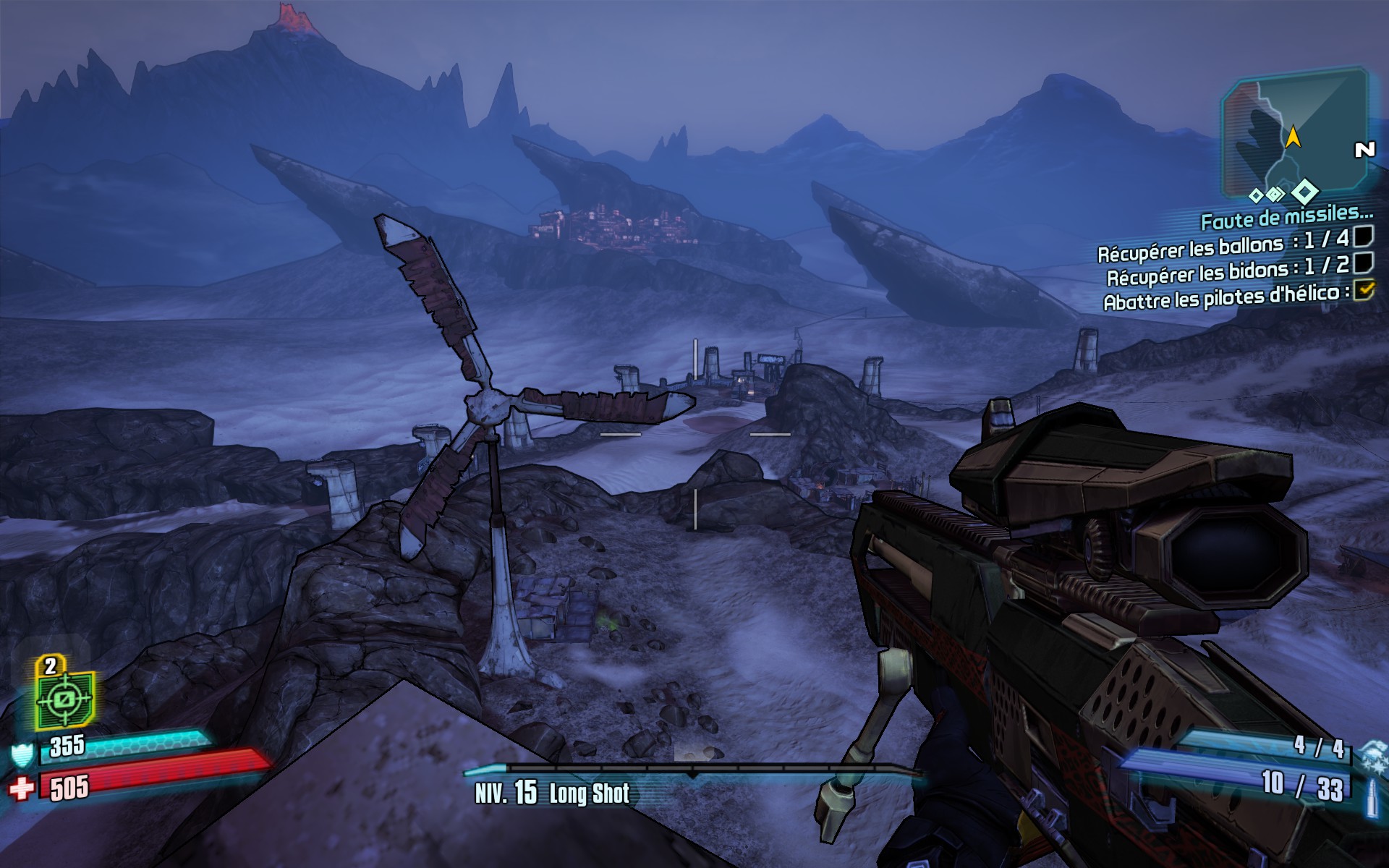The height and width of the screenshot is (868, 1389).
Task: Click the red cross health icon
Action: click(x=22, y=788)
